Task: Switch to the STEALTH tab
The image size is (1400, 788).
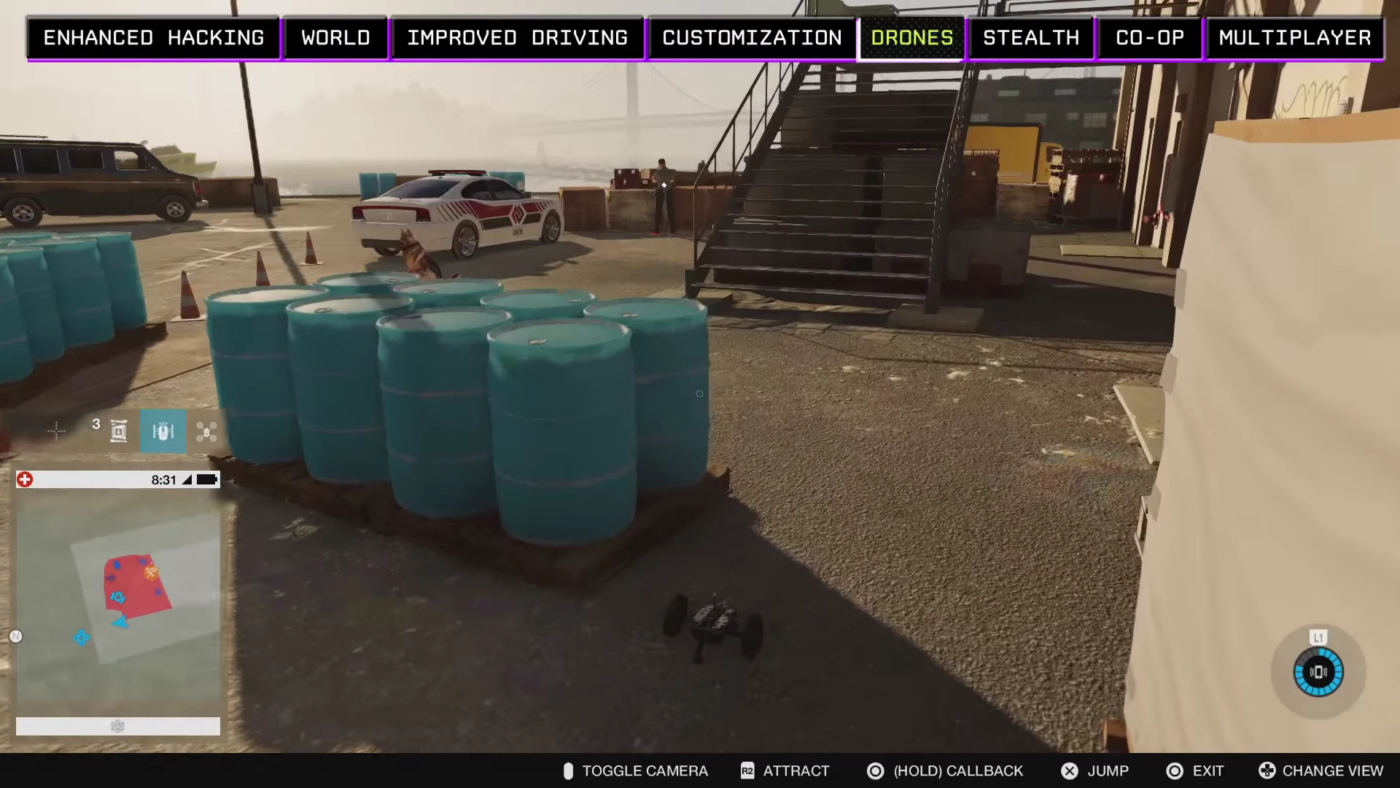Action: 1031,37
